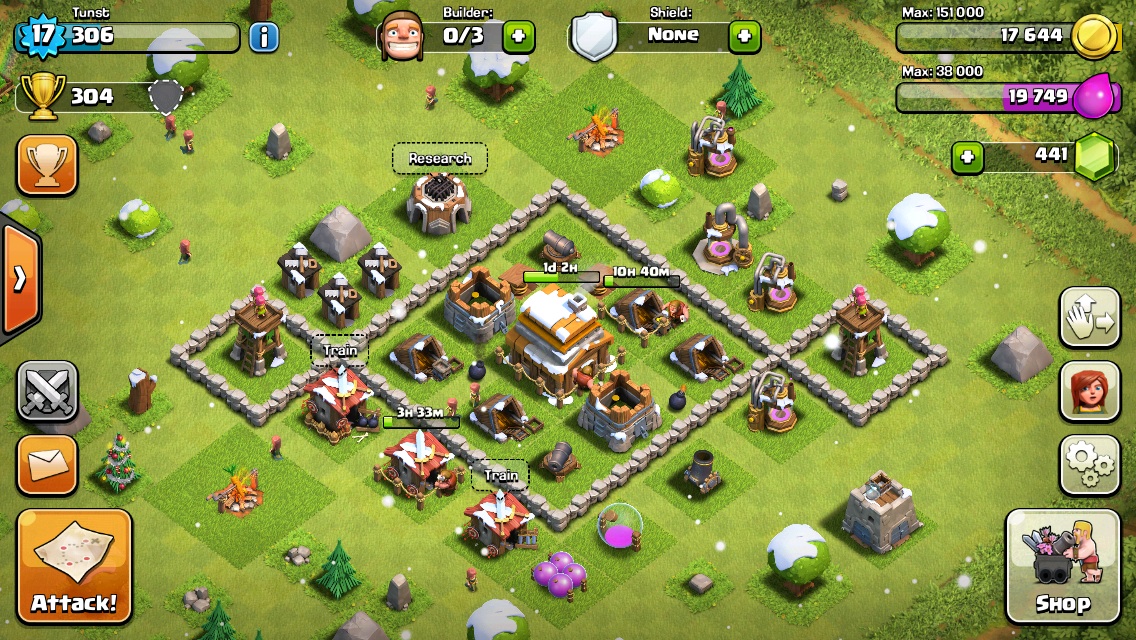This screenshot has height=640, width=1136.
Task: Add more green gems
Action: (x=966, y=157)
